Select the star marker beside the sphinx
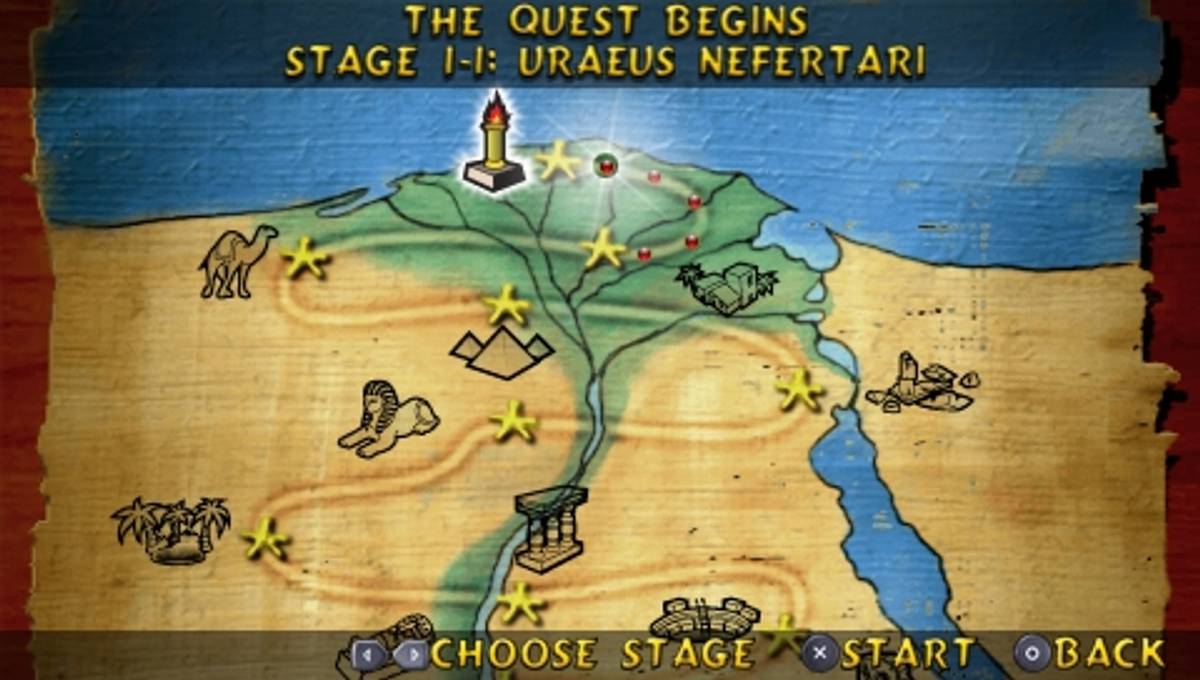 click(514, 421)
